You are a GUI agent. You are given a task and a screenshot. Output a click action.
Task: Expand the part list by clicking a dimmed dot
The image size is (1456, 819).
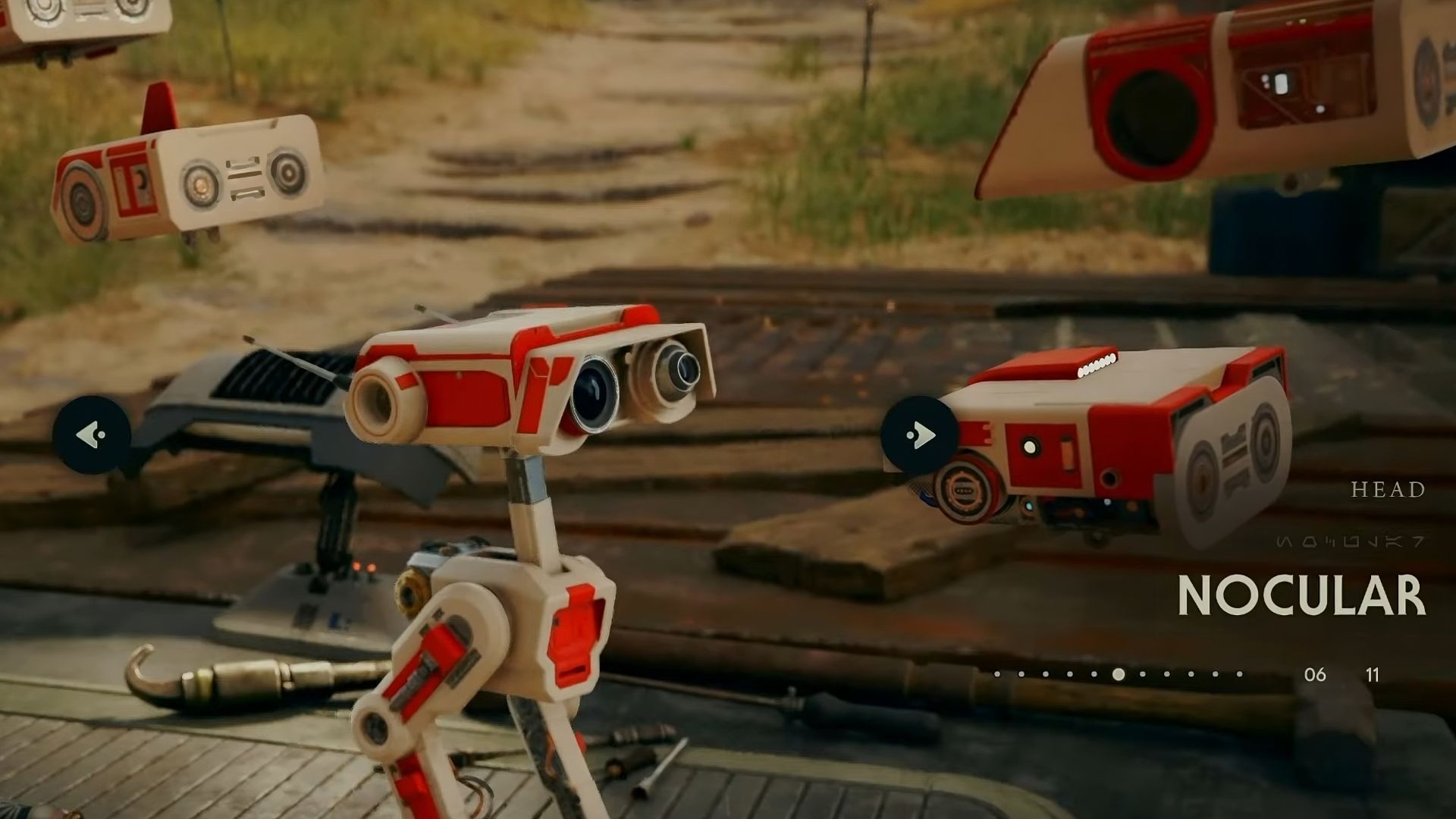coord(1020,675)
